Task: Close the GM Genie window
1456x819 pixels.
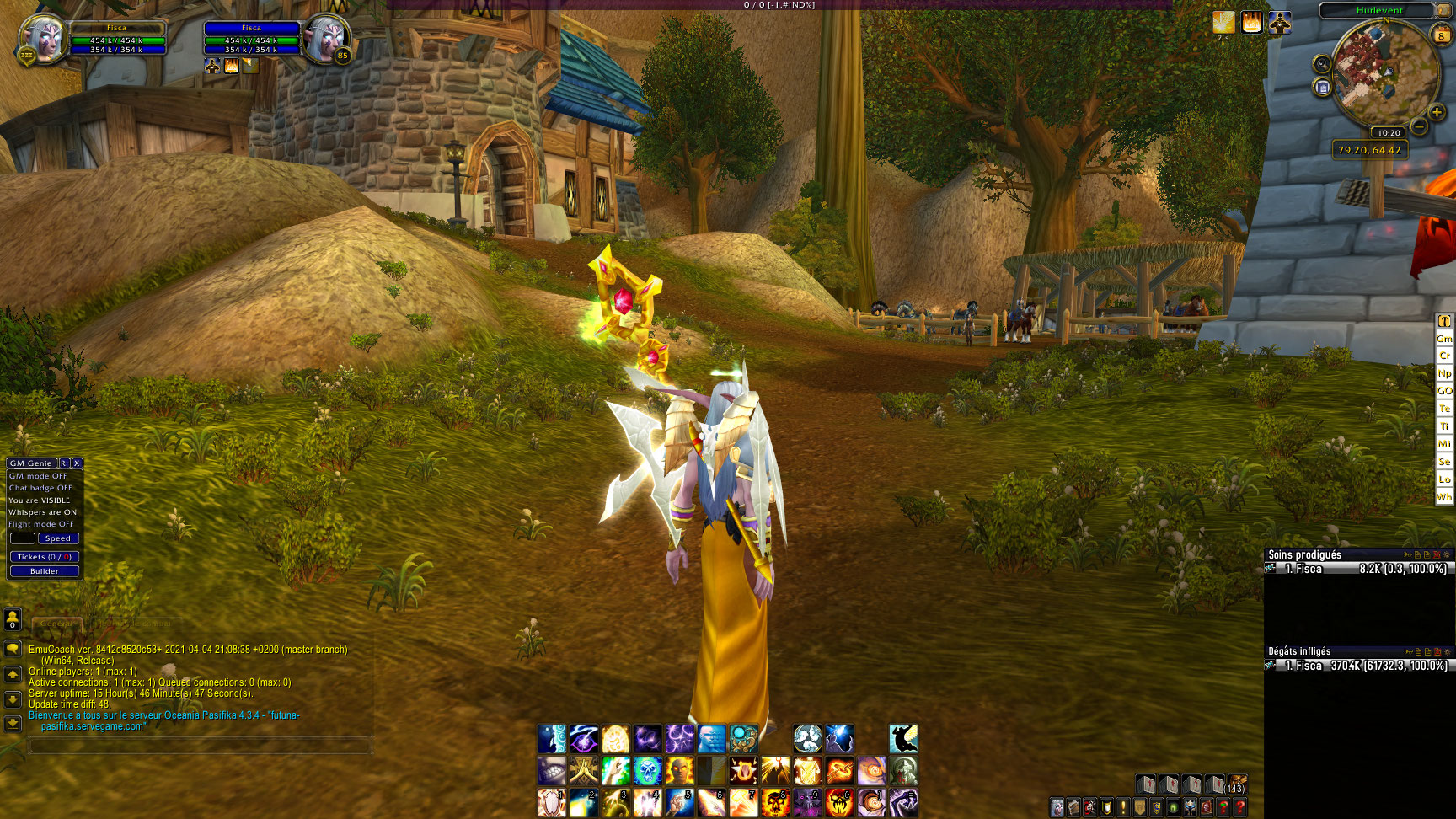Action: coord(77,463)
